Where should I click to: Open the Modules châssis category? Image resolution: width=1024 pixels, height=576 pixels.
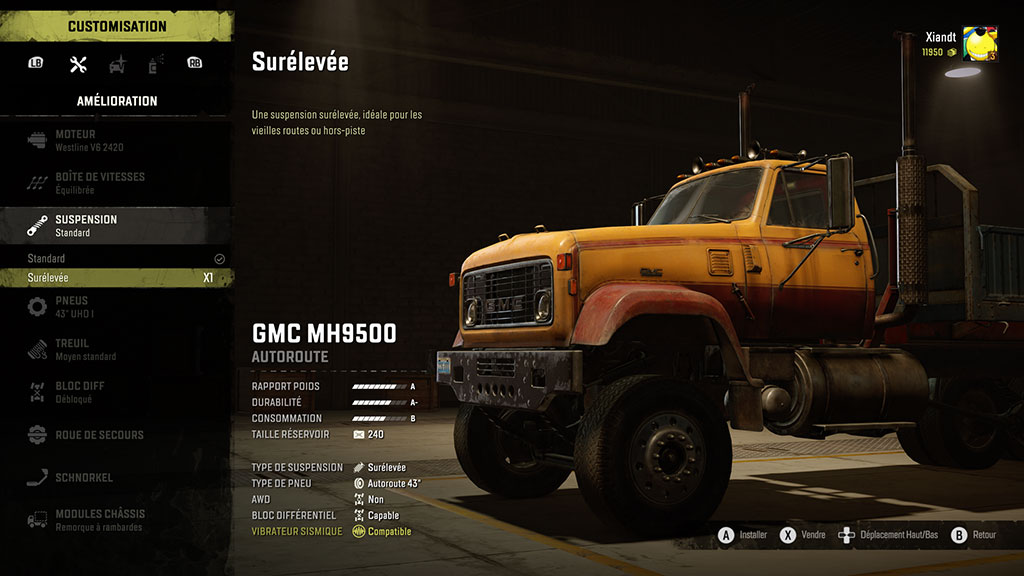(116, 520)
